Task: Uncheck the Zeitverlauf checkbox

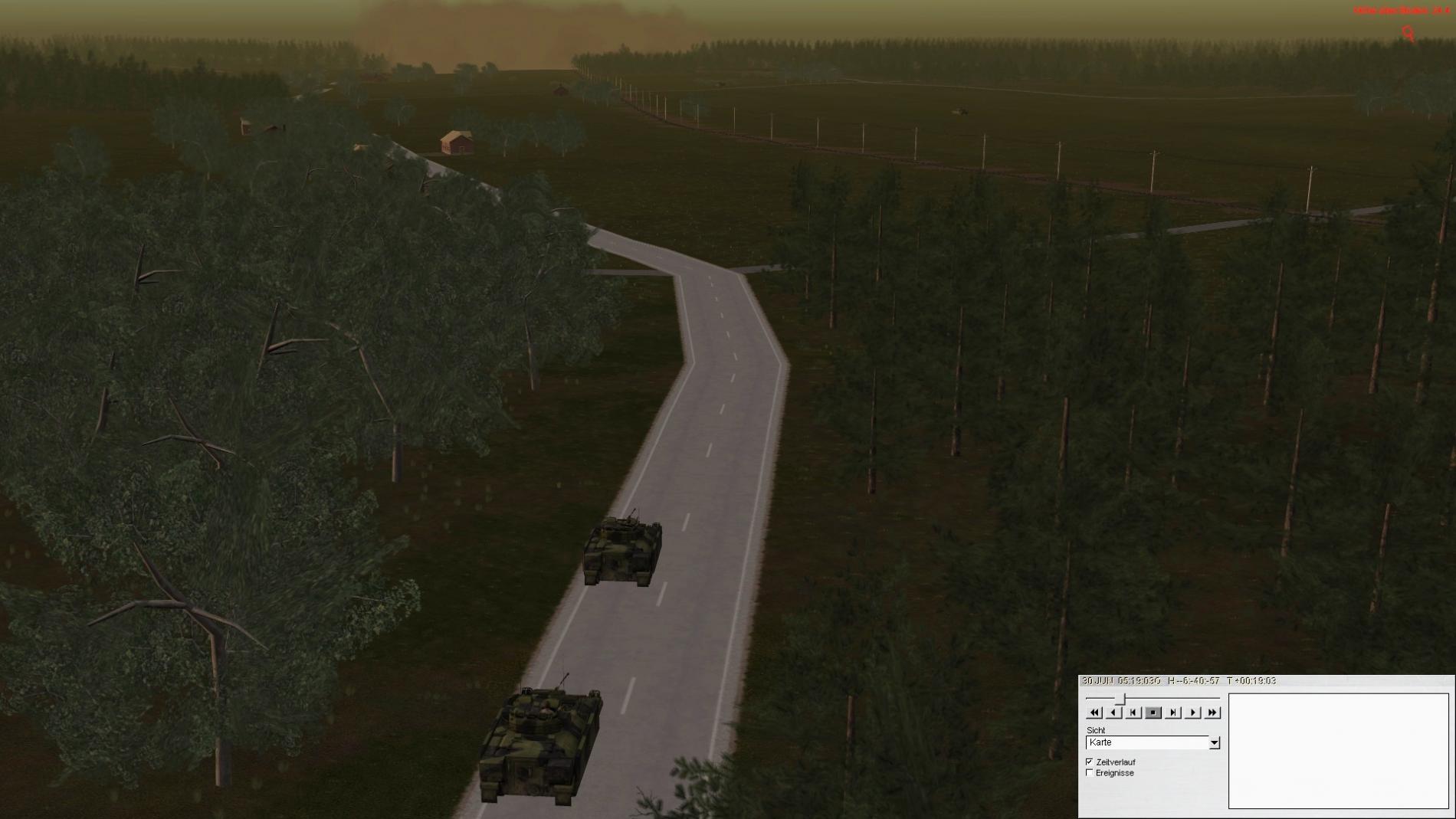Action: click(1090, 762)
